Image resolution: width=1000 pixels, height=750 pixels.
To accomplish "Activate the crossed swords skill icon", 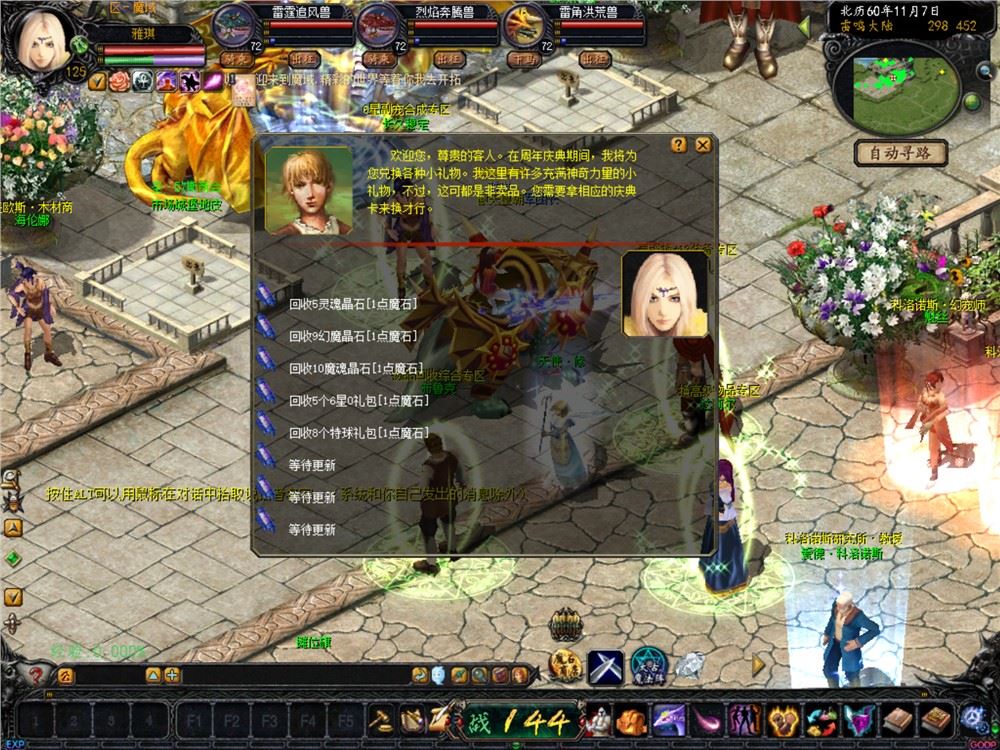I will click(605, 668).
